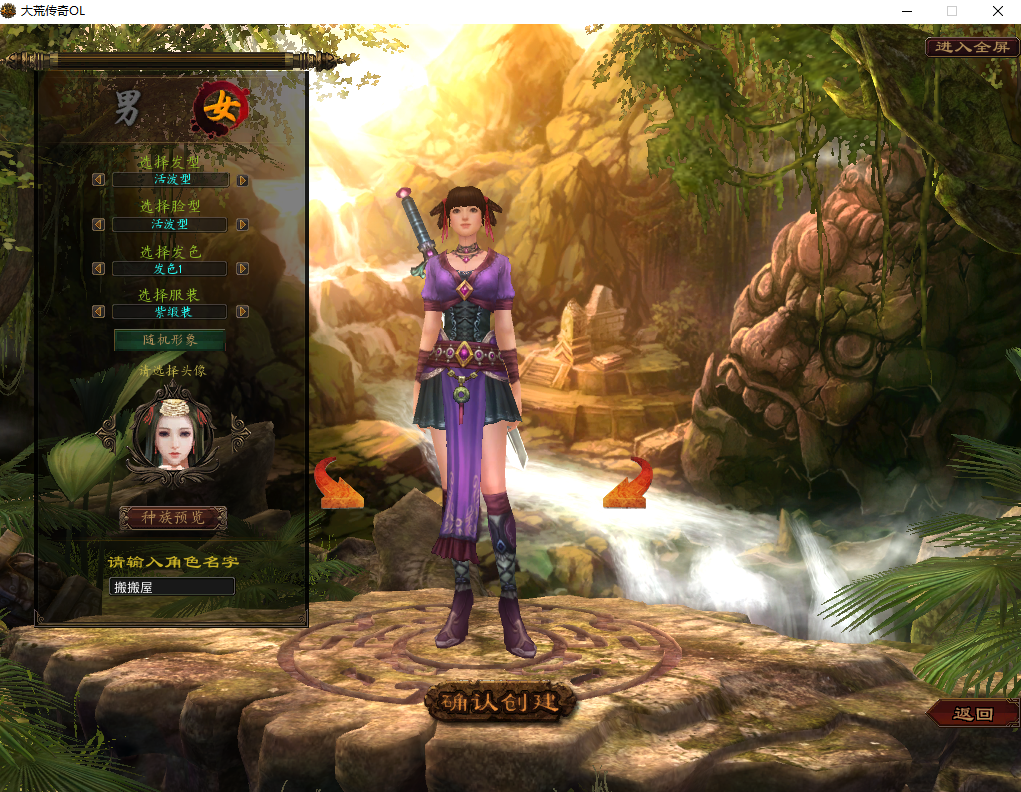This screenshot has height=792, width=1021.
Task: Close the game window
Action: (997, 11)
